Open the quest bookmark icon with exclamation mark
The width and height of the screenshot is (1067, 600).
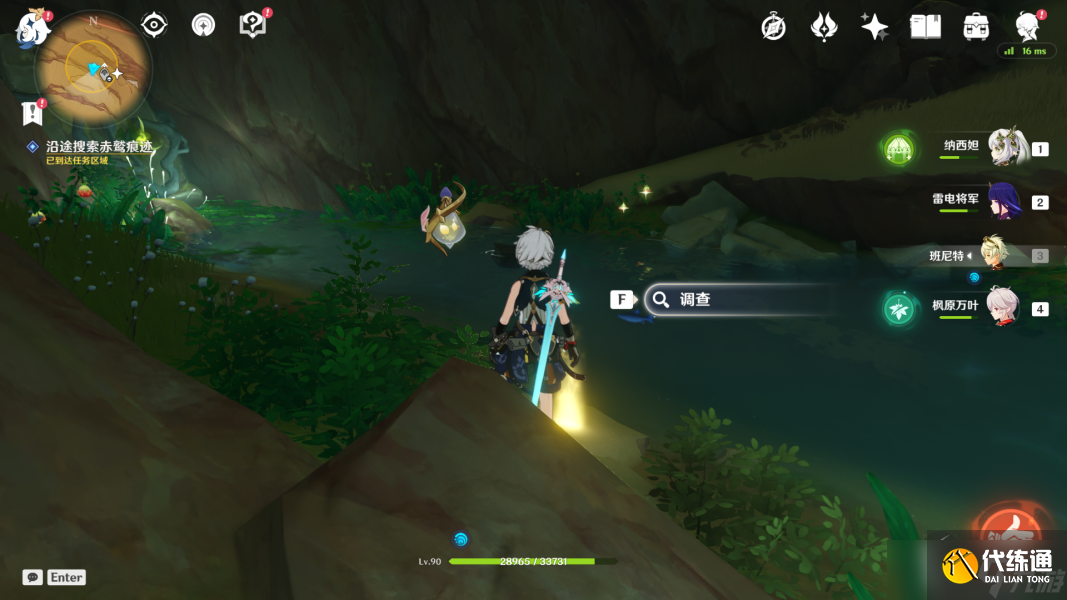point(32,113)
